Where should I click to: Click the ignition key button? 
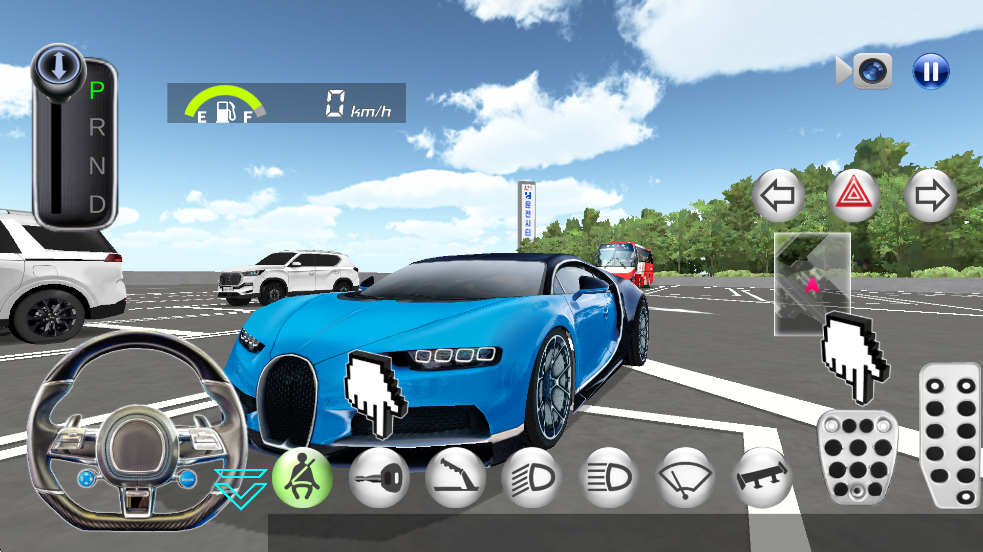pos(379,477)
